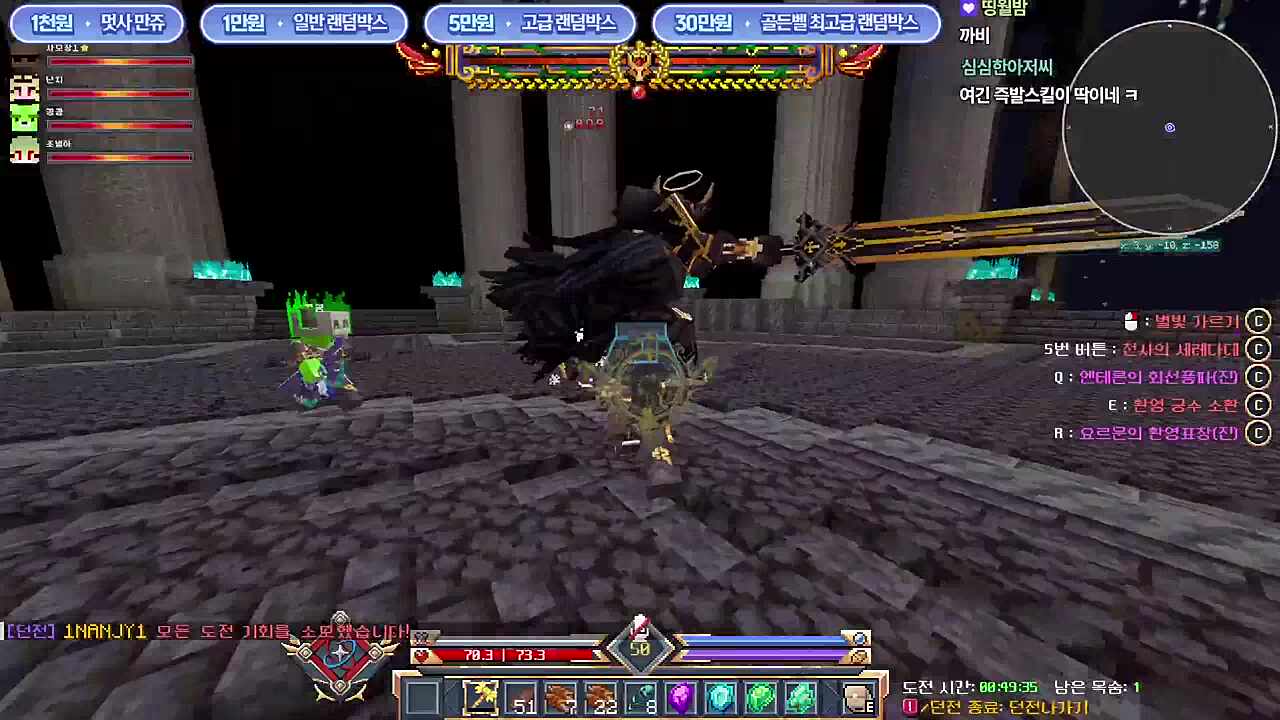This screenshot has height=720, width=1280.
Task: Select the hotbar item stacked at 51
Action: click(x=521, y=696)
